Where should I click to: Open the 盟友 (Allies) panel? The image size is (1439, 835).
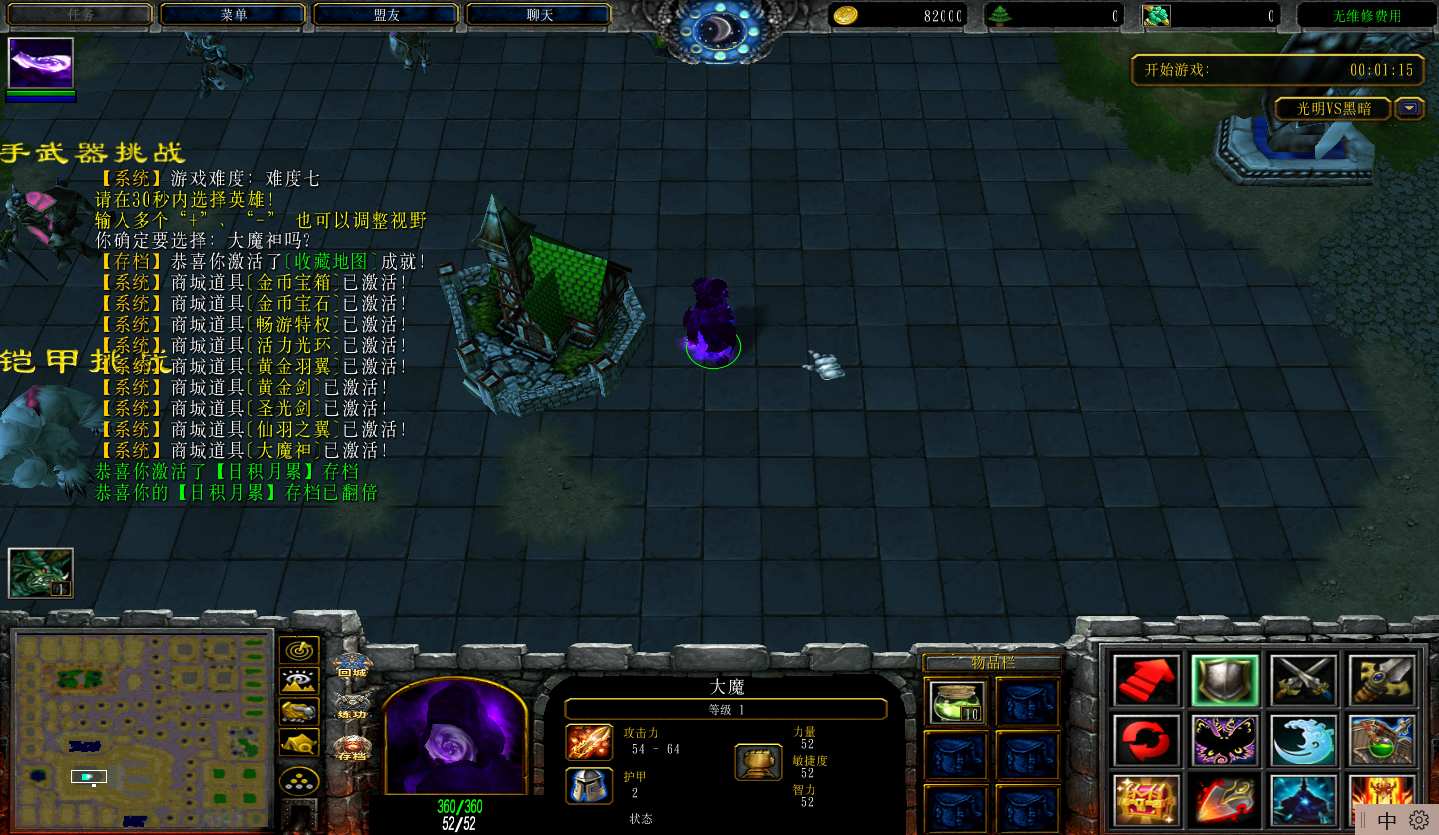click(x=386, y=15)
